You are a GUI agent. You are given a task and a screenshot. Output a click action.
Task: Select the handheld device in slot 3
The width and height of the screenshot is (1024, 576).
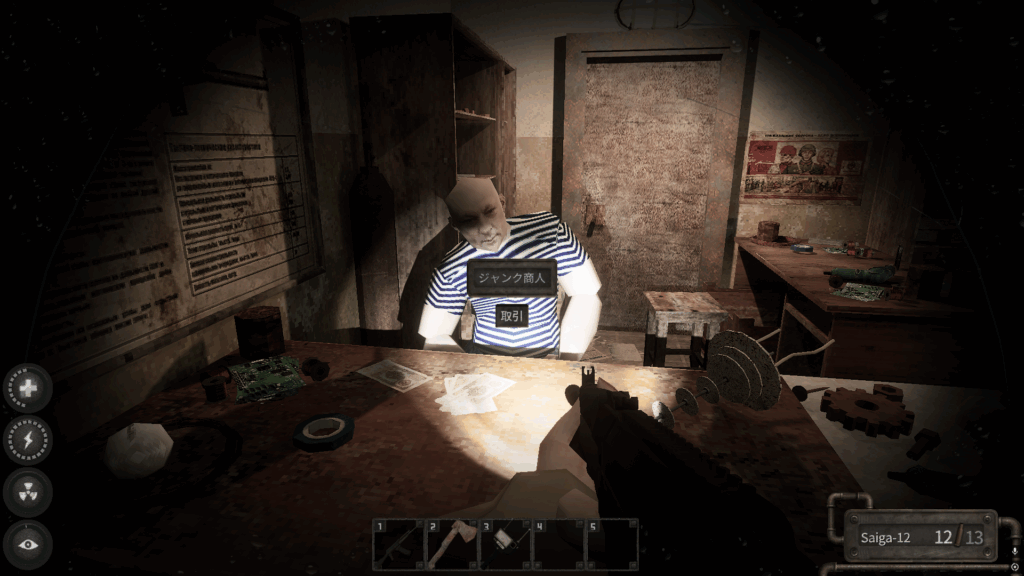point(504,545)
